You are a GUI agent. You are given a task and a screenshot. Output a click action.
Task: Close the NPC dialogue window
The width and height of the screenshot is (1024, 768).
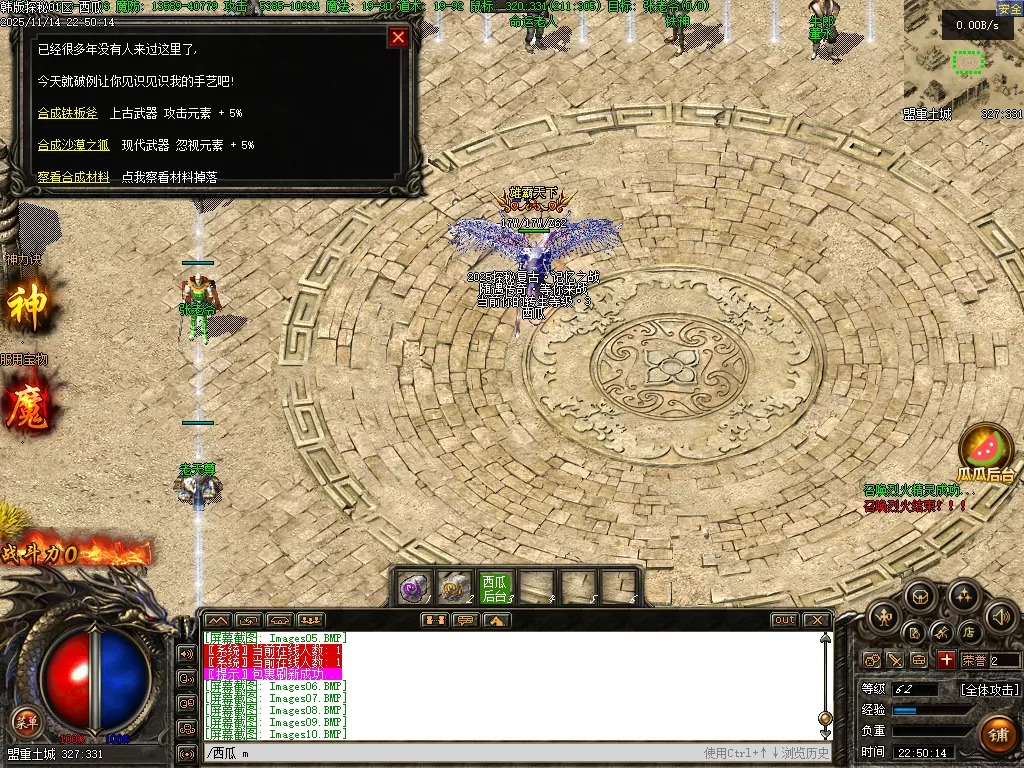tap(398, 38)
